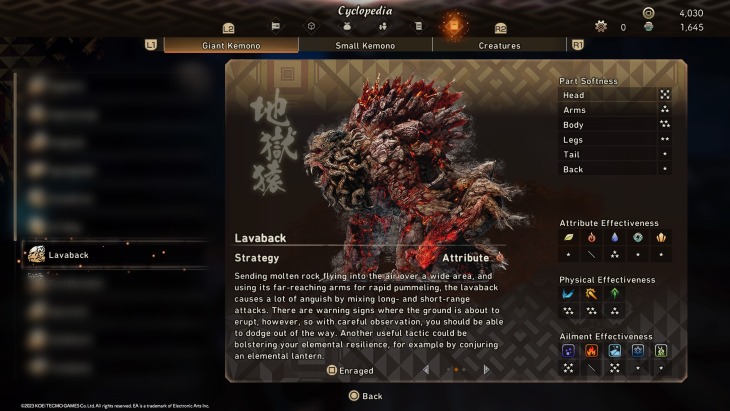Switch to the Giant Kemono tab
Viewport: 730px width, 411px height.
(x=230, y=45)
